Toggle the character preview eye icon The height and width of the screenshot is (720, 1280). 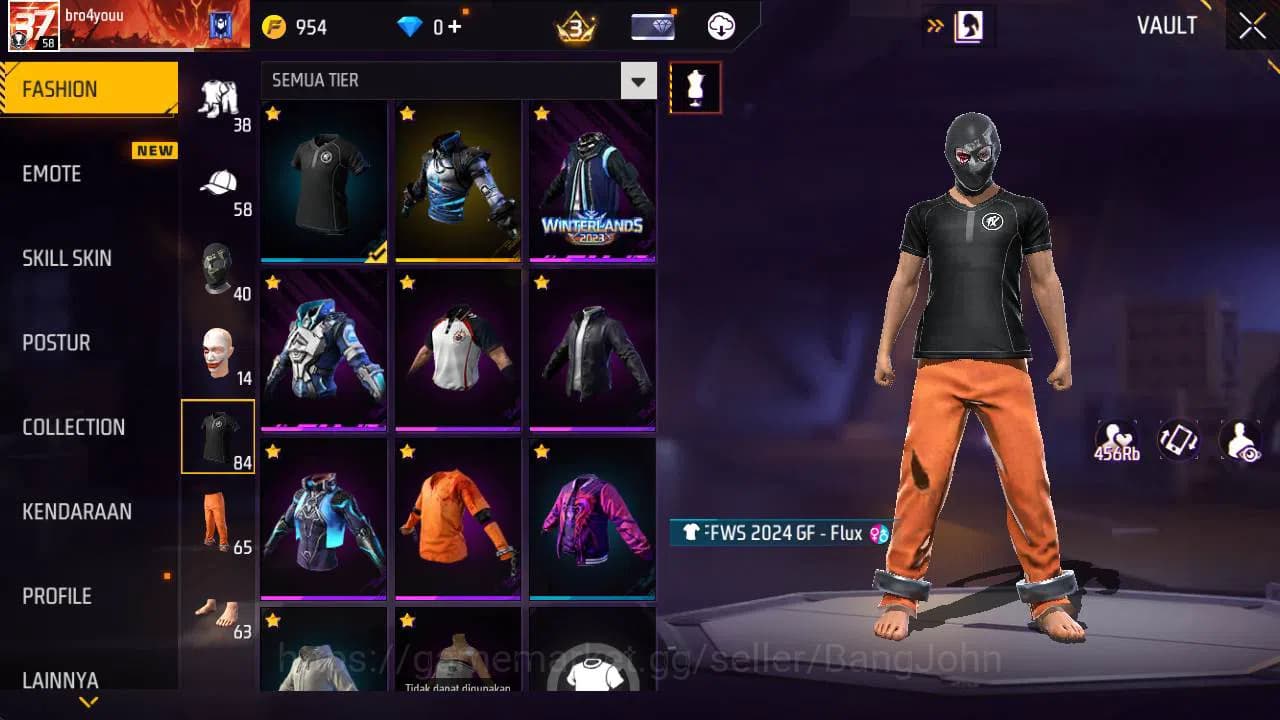tap(1240, 440)
